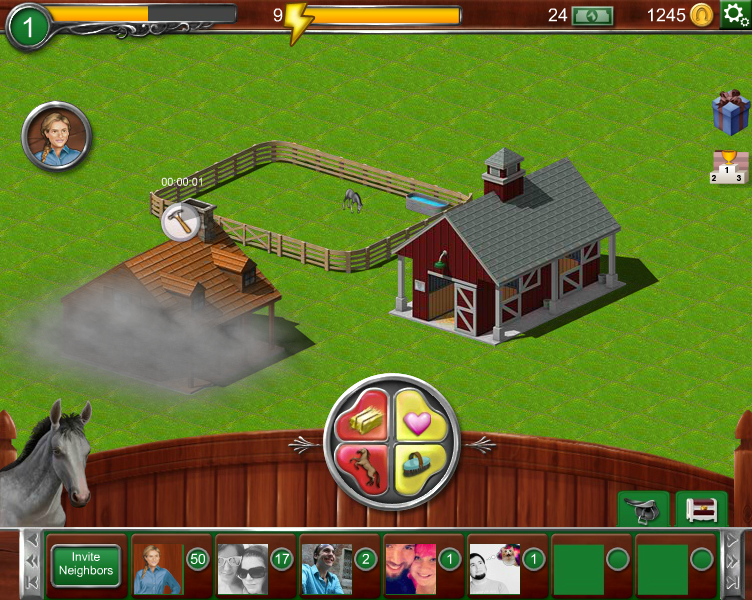Click the green cash currency icon
Viewport: 752px width, 600px height.
pos(592,15)
